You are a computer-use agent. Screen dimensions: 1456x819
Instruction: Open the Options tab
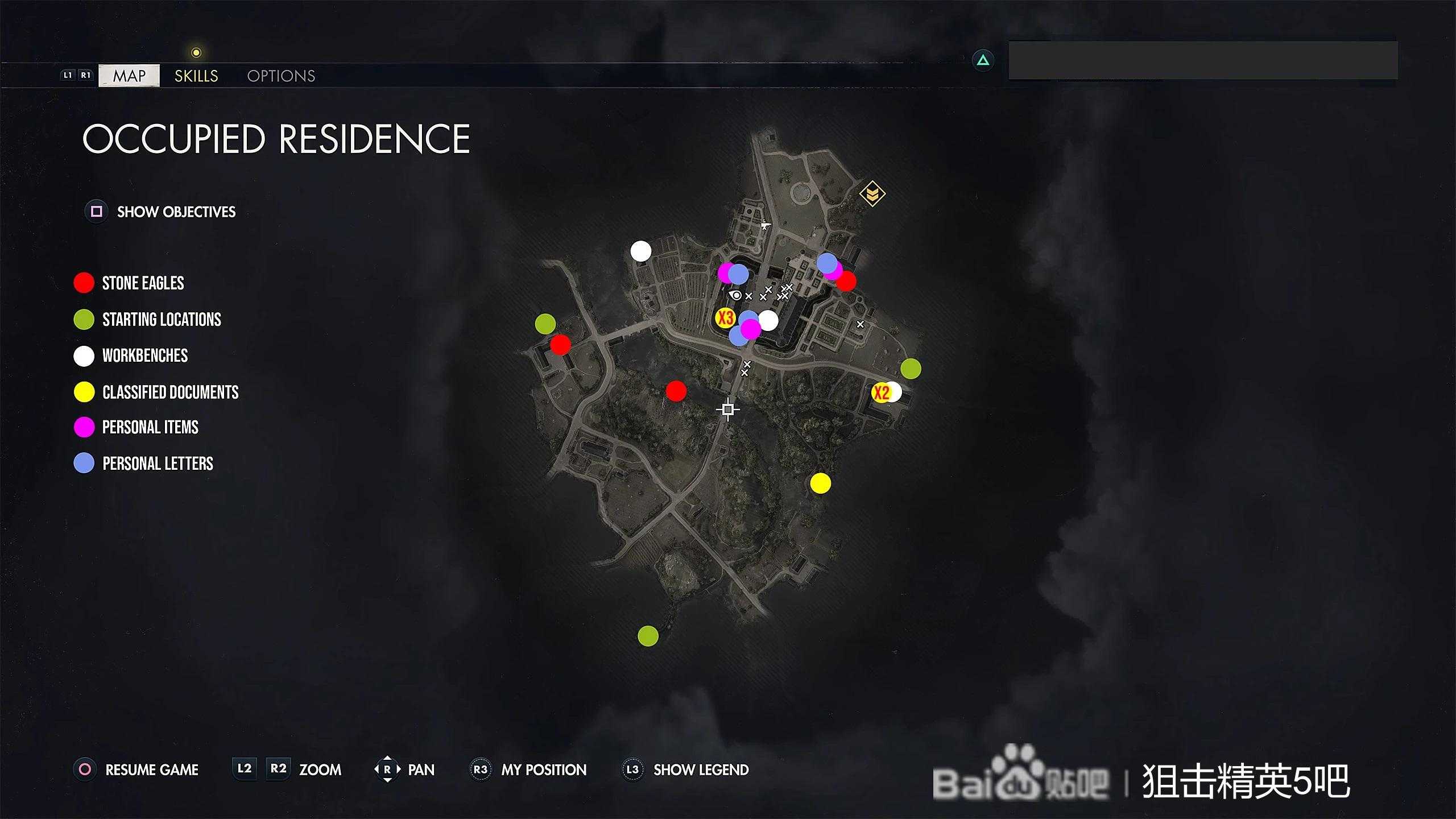(281, 76)
